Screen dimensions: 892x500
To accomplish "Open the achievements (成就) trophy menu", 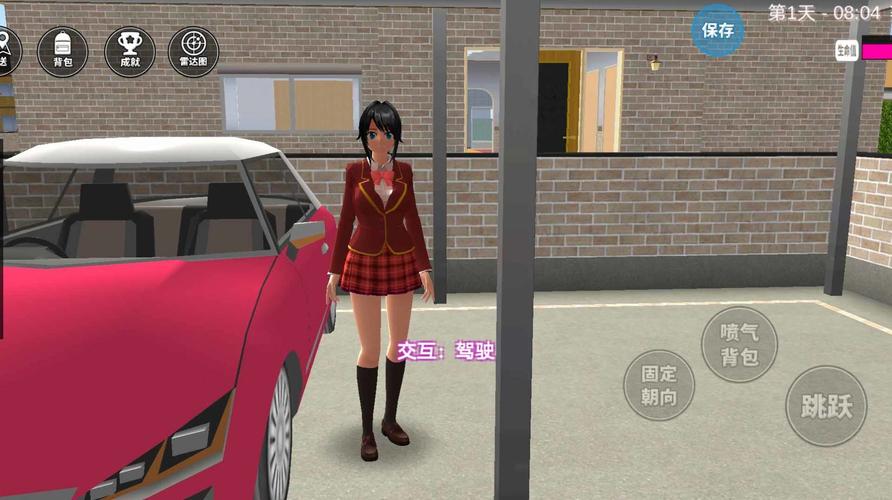I will pos(129,51).
